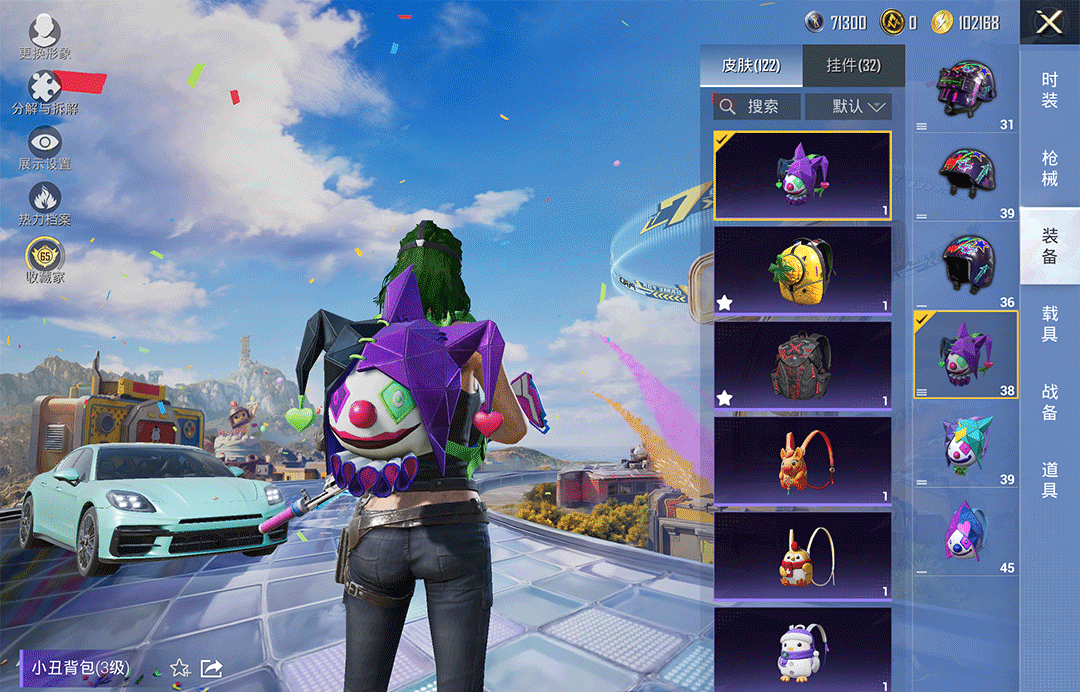Open 更换形象 change appearance
This screenshot has height=692, width=1080.
pos(45,38)
